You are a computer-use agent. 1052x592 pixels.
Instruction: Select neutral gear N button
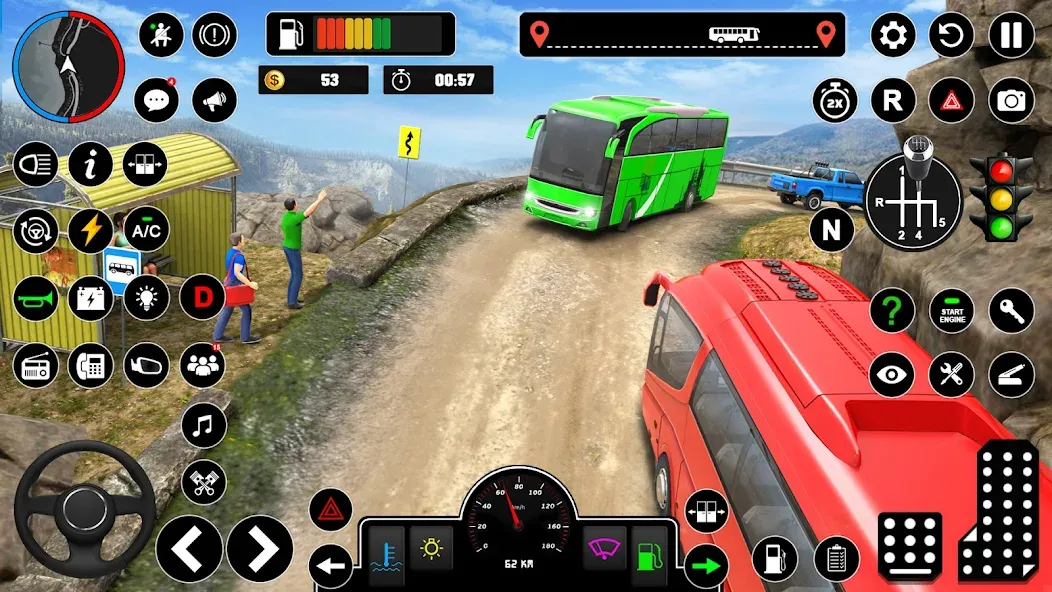(x=832, y=230)
